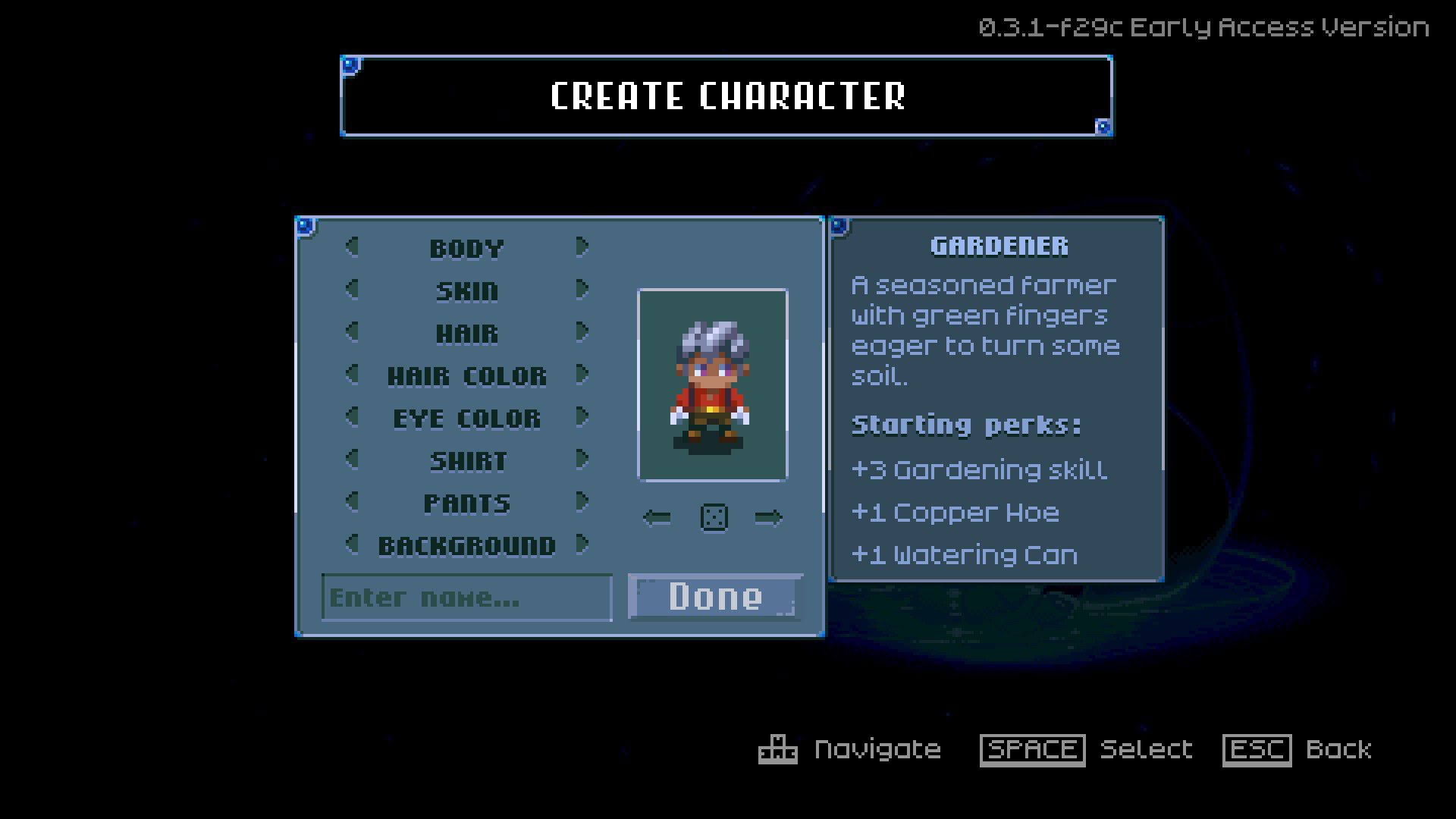Image resolution: width=1456 pixels, height=819 pixels.
Task: Randomize appearance with the dice icon
Action: coord(714,516)
